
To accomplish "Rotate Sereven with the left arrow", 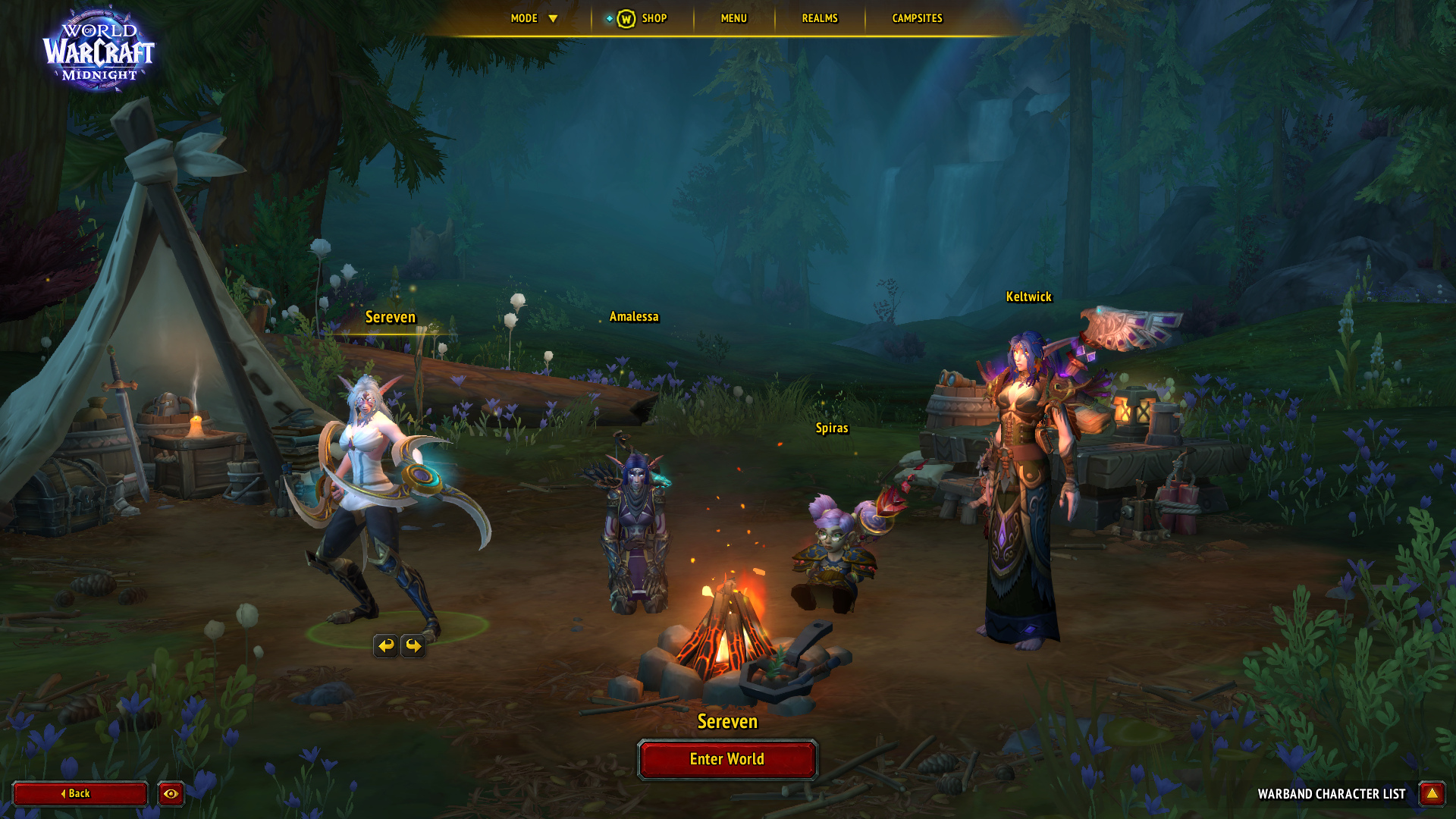I will 386,645.
